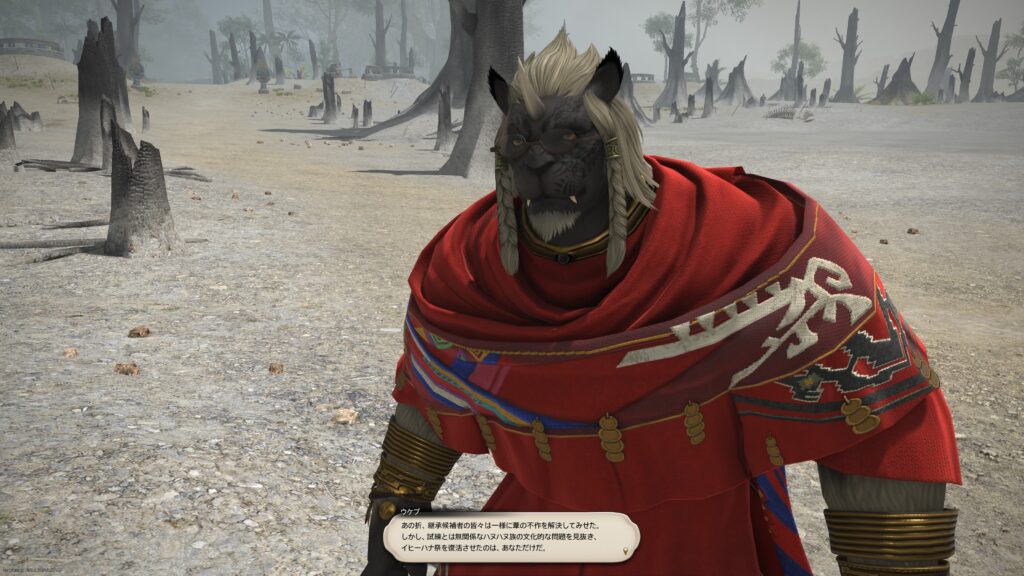Click the dialogue continue arrow indicator

pos(627,550)
